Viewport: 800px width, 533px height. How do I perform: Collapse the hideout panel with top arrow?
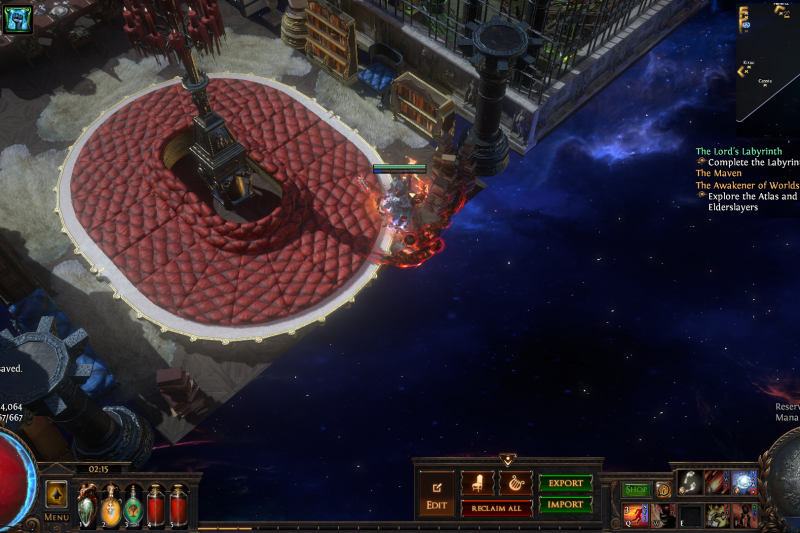(507, 461)
